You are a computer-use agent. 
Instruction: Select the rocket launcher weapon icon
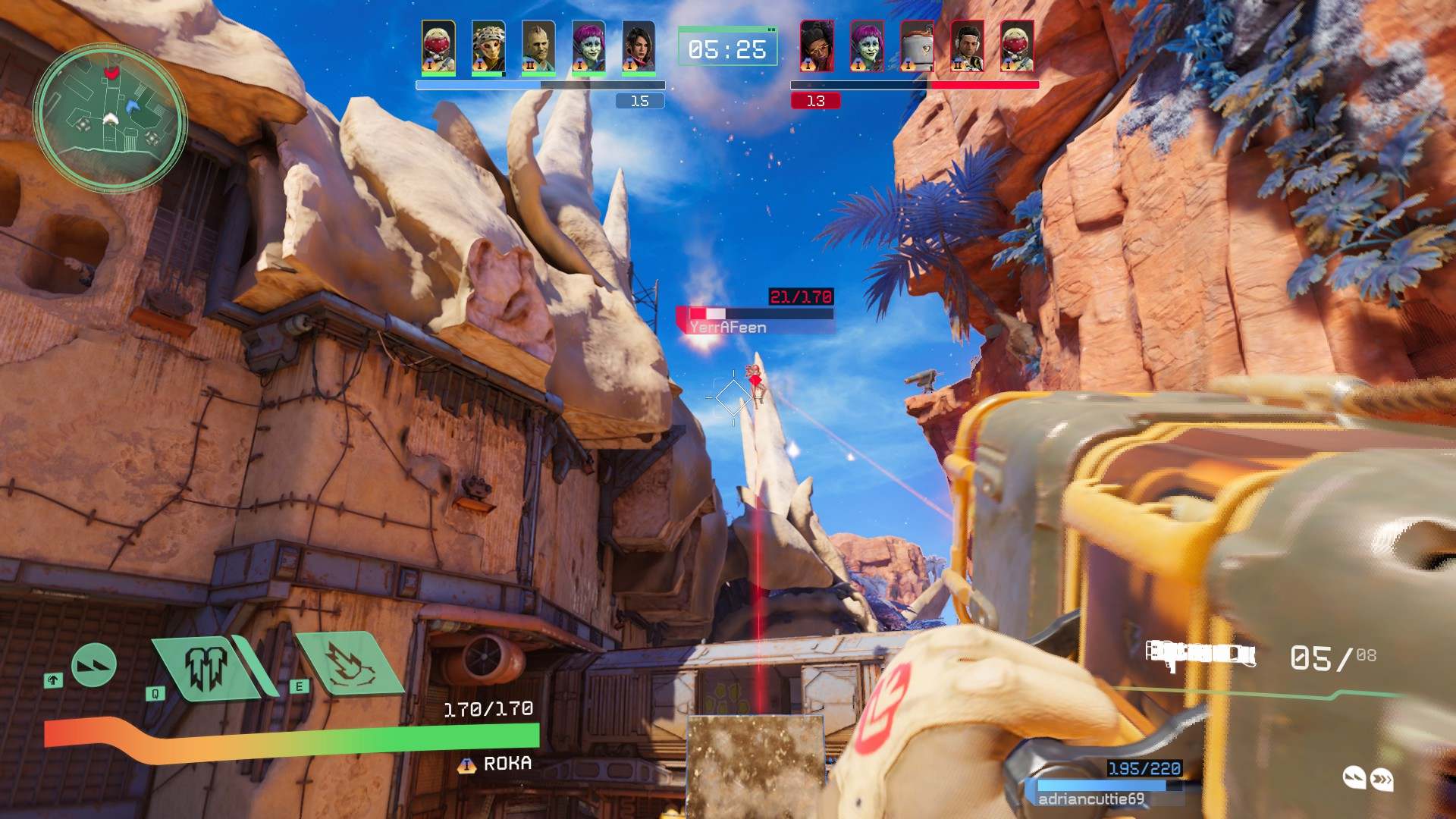point(1200,655)
